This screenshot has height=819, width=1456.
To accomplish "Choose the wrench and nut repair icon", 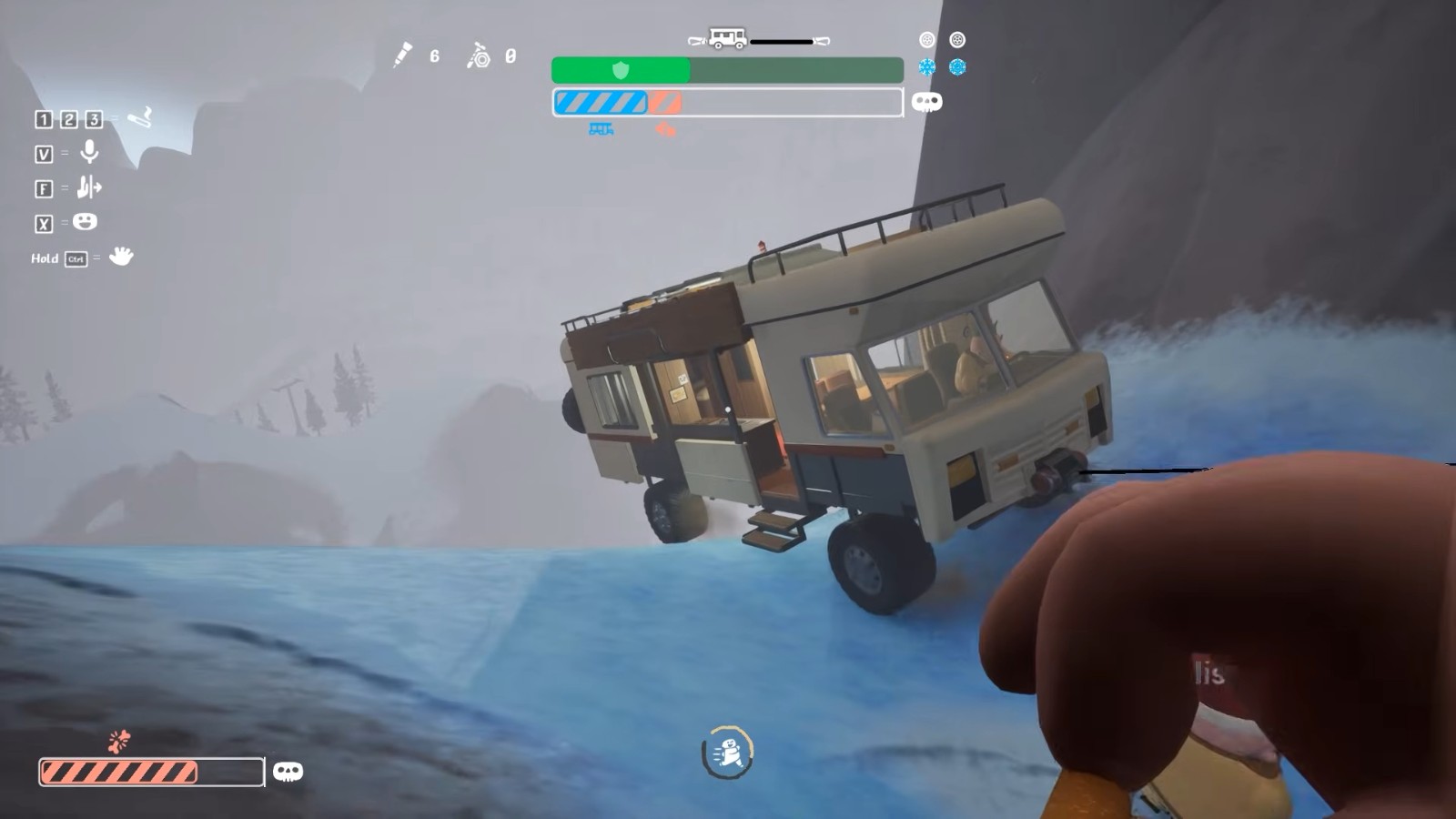I will [x=479, y=56].
